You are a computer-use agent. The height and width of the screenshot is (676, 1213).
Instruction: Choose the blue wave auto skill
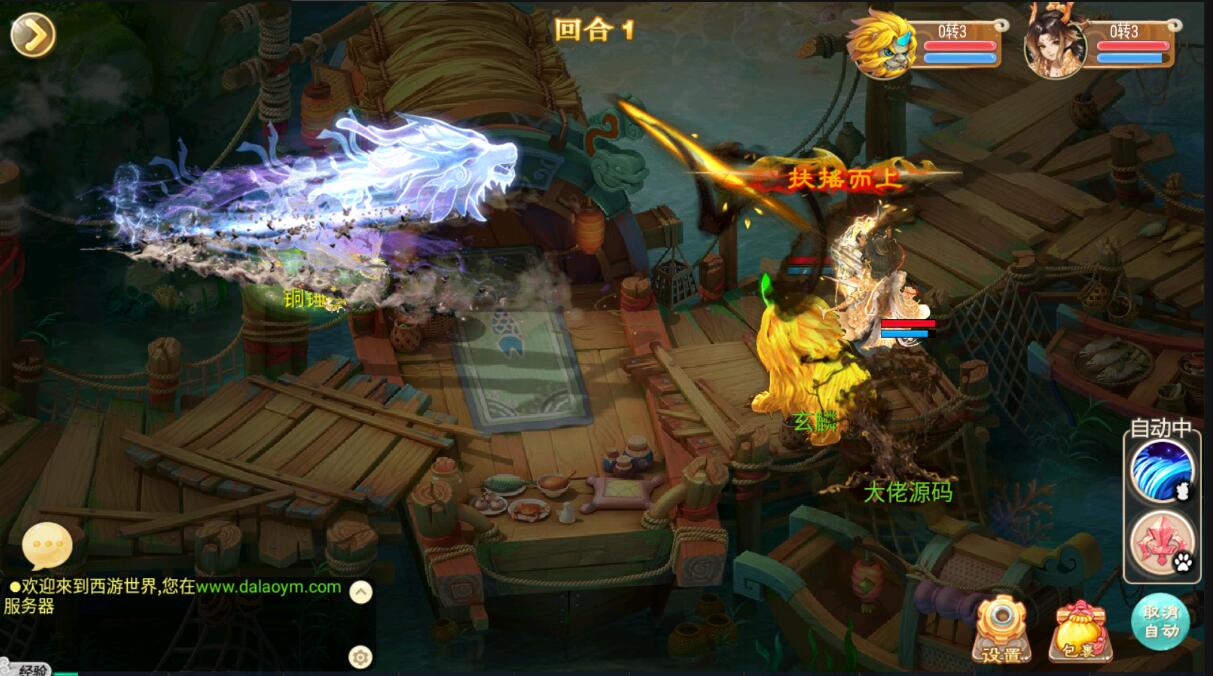[1161, 470]
